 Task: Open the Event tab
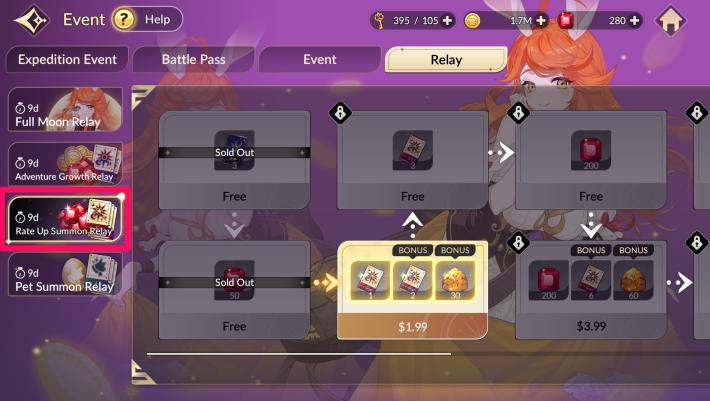pos(319,60)
